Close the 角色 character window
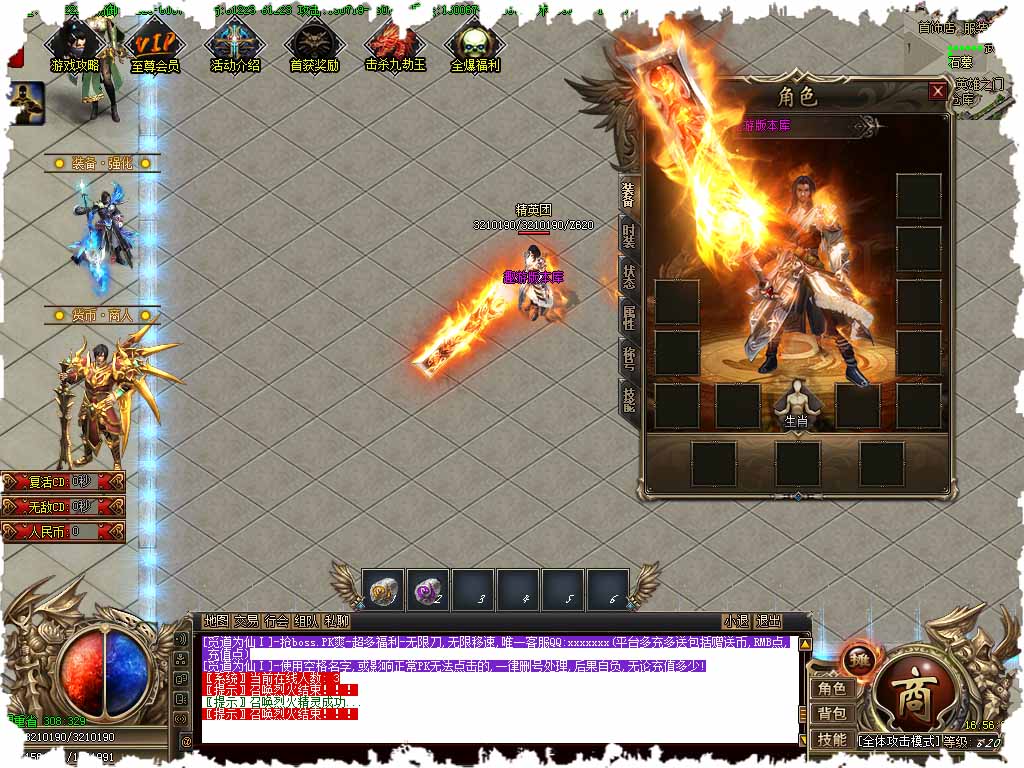 [937, 92]
